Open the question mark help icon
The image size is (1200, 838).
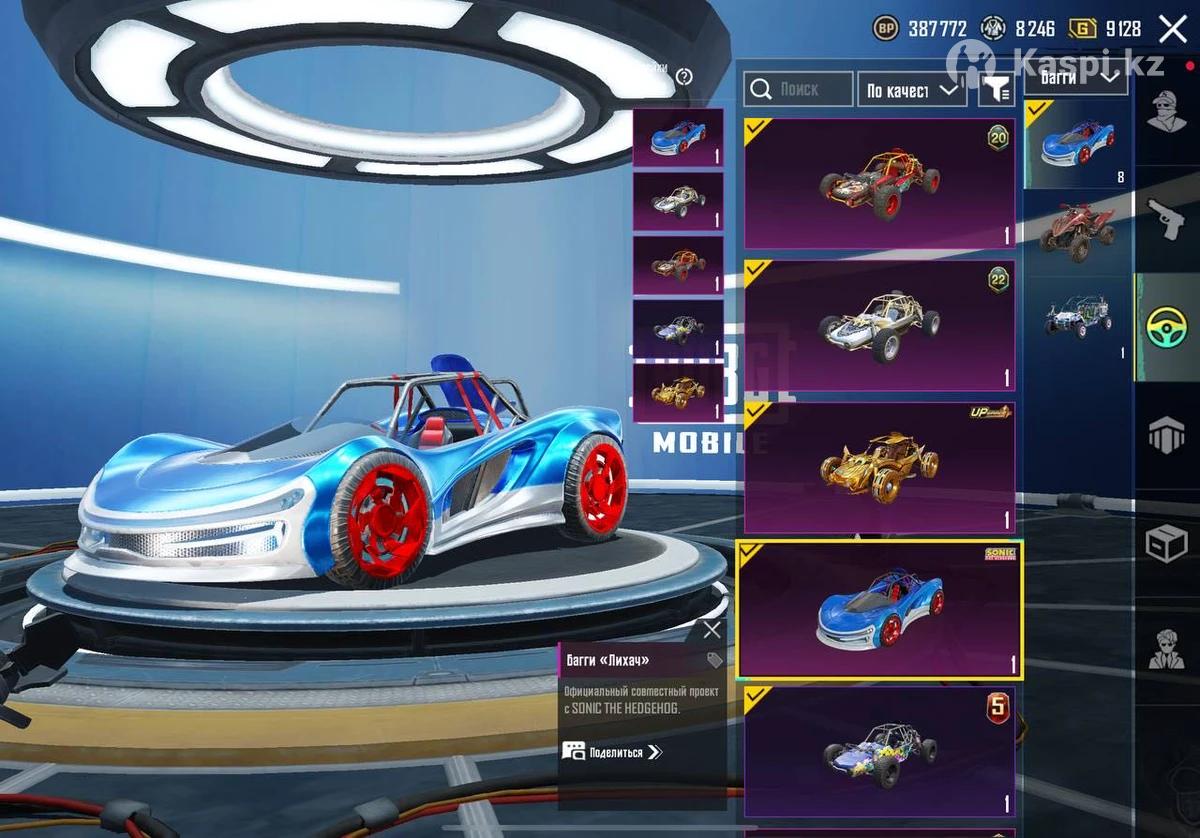pyautogui.click(x=684, y=77)
